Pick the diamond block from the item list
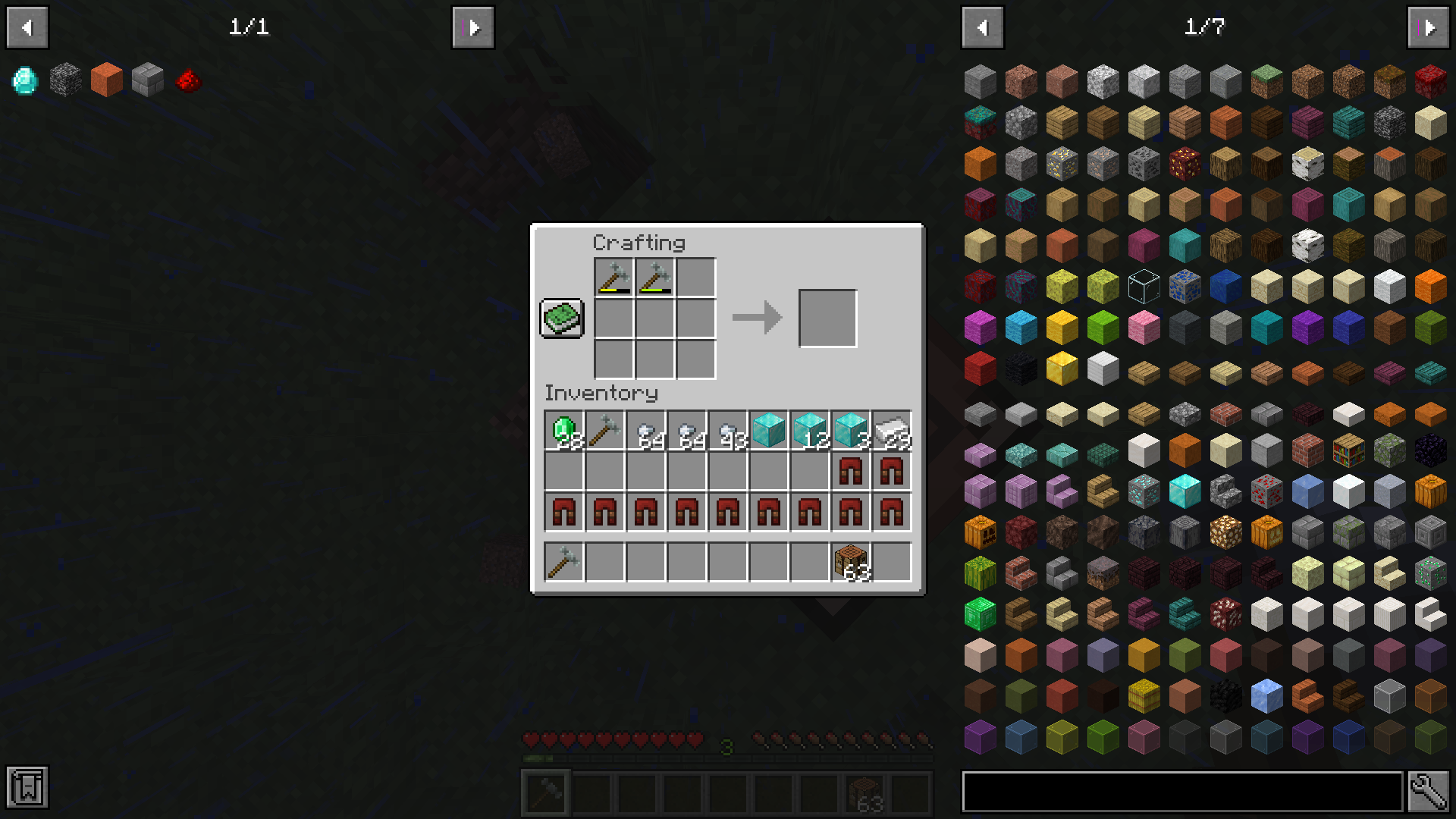Screen dimensions: 1456x819 (1184, 491)
